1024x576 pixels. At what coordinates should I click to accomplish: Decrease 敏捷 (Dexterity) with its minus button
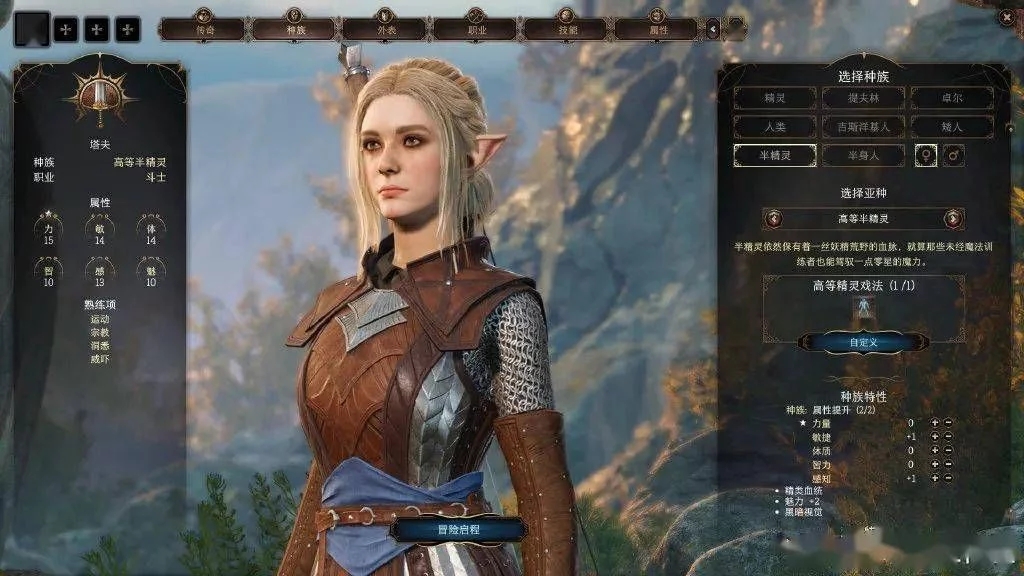coord(948,437)
